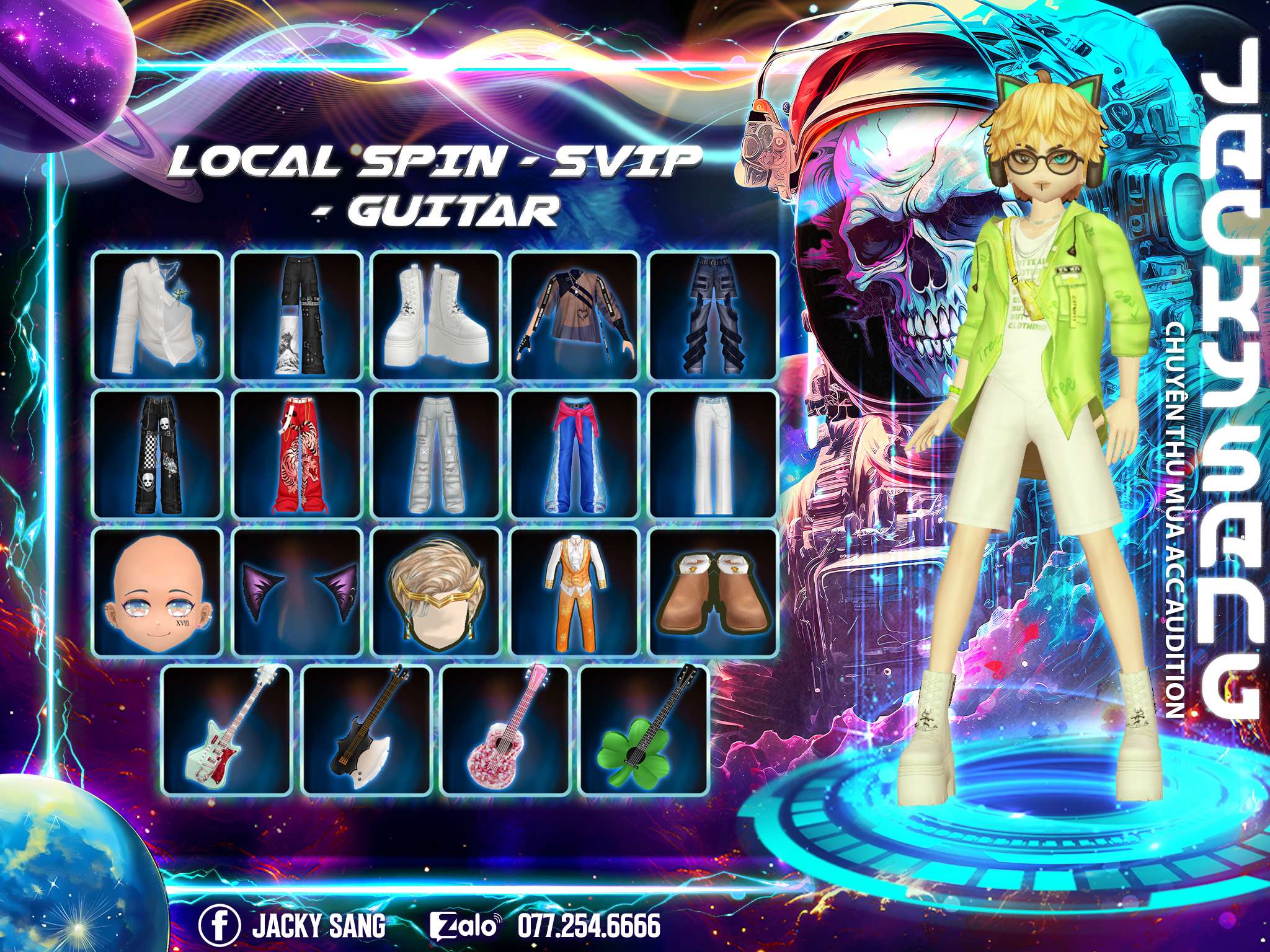This screenshot has height=952, width=1270.
Task: Pick the brown fur-lined shoes slot
Action: (713, 592)
